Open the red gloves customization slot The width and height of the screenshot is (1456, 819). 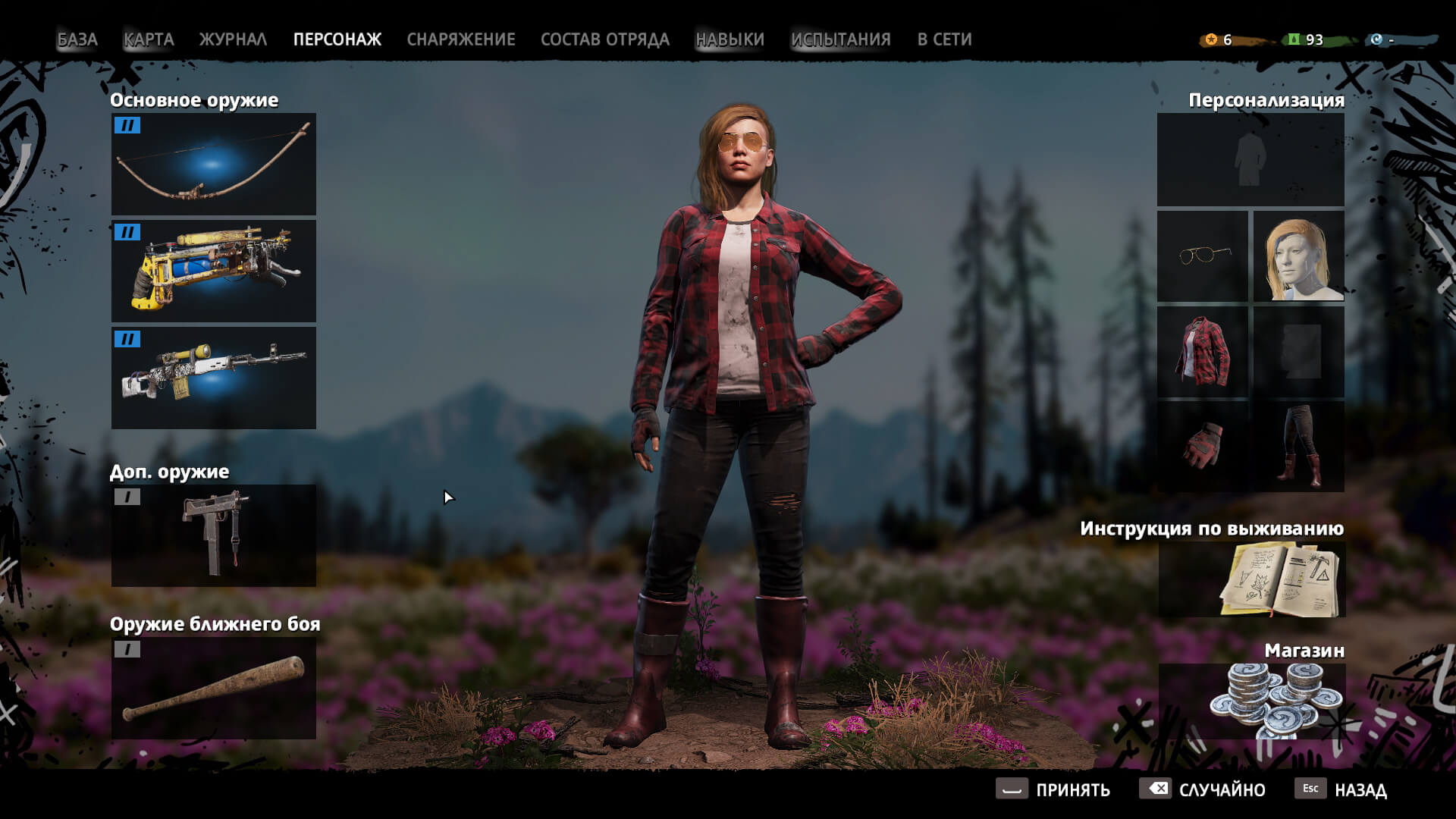pos(1203,447)
